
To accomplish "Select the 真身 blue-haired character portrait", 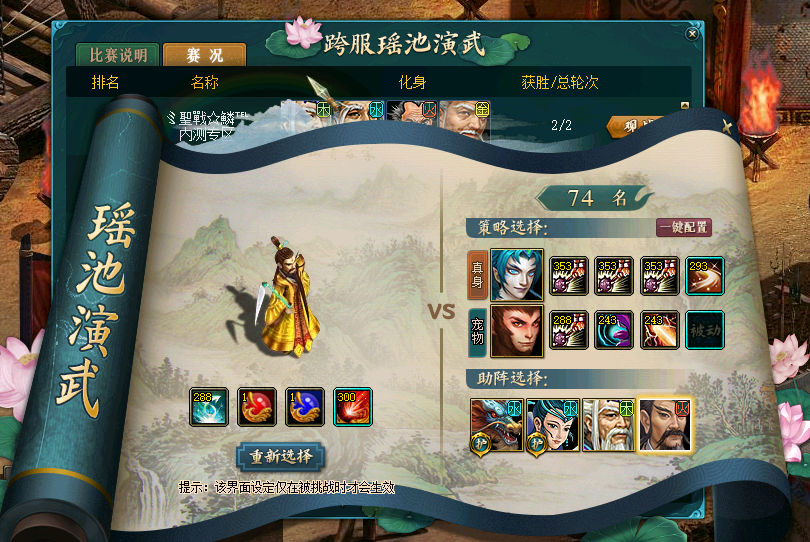I will point(517,275).
